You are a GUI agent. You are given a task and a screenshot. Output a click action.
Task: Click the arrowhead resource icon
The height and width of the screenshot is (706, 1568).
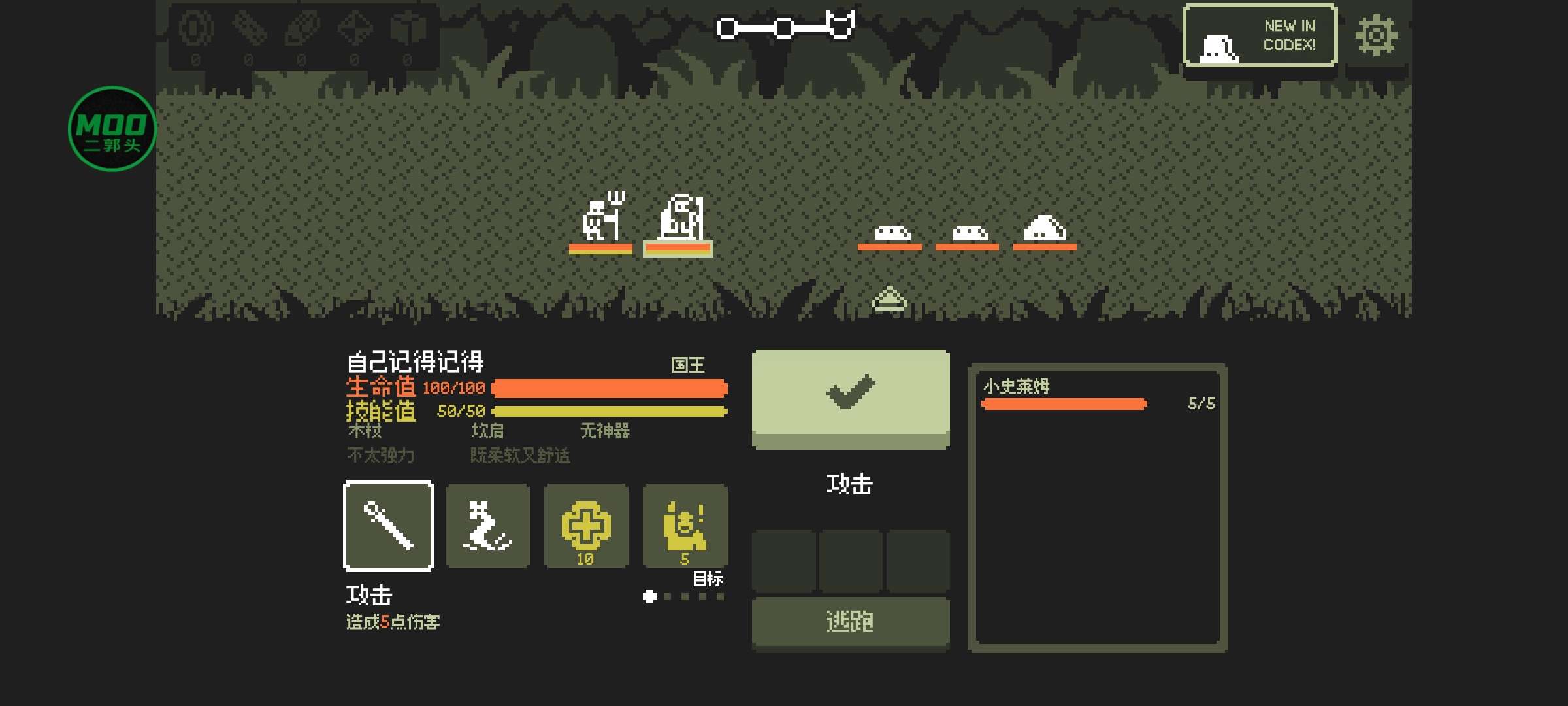(355, 29)
